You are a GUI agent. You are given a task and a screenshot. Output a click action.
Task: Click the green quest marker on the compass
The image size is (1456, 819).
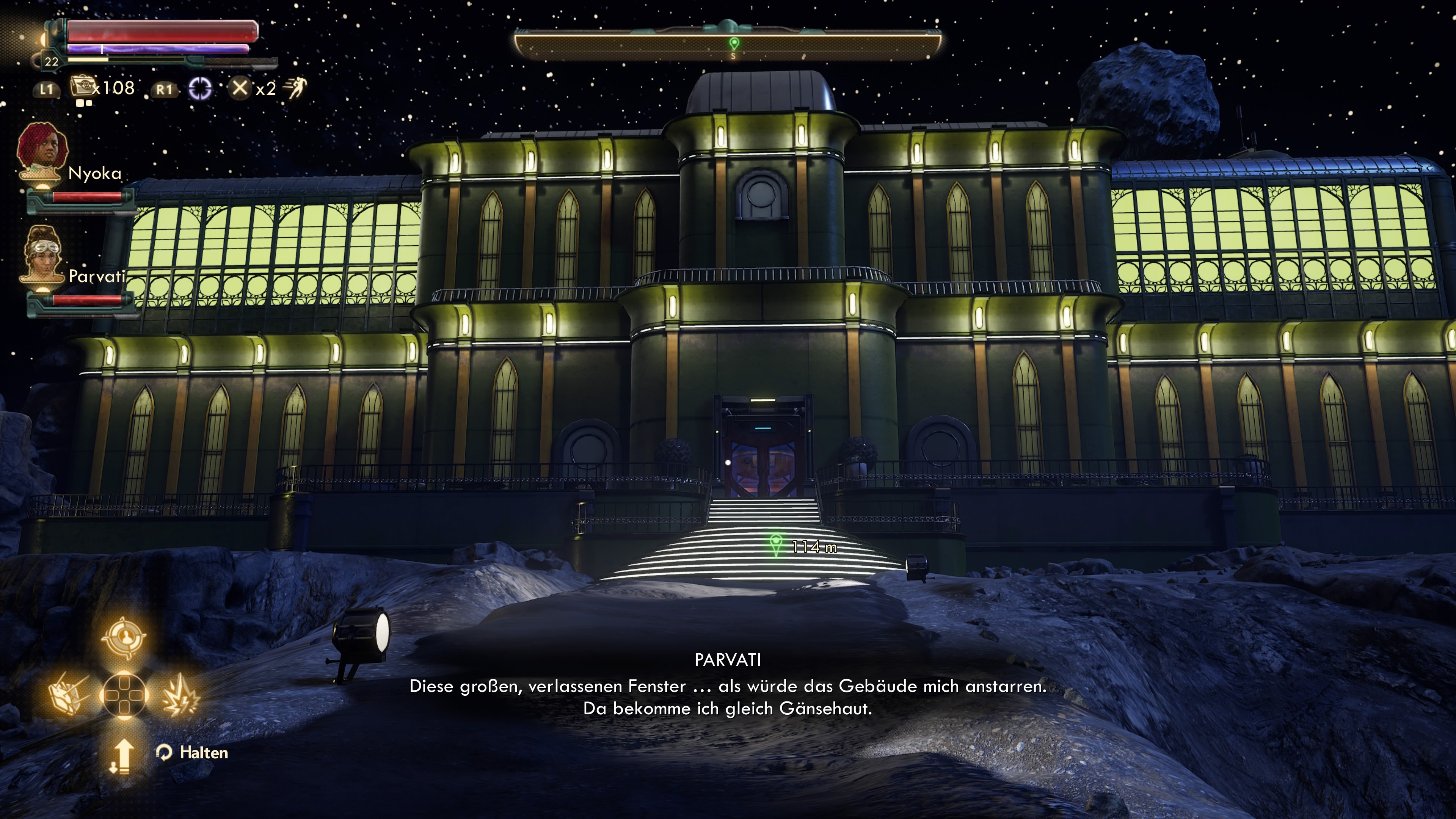pos(734,43)
